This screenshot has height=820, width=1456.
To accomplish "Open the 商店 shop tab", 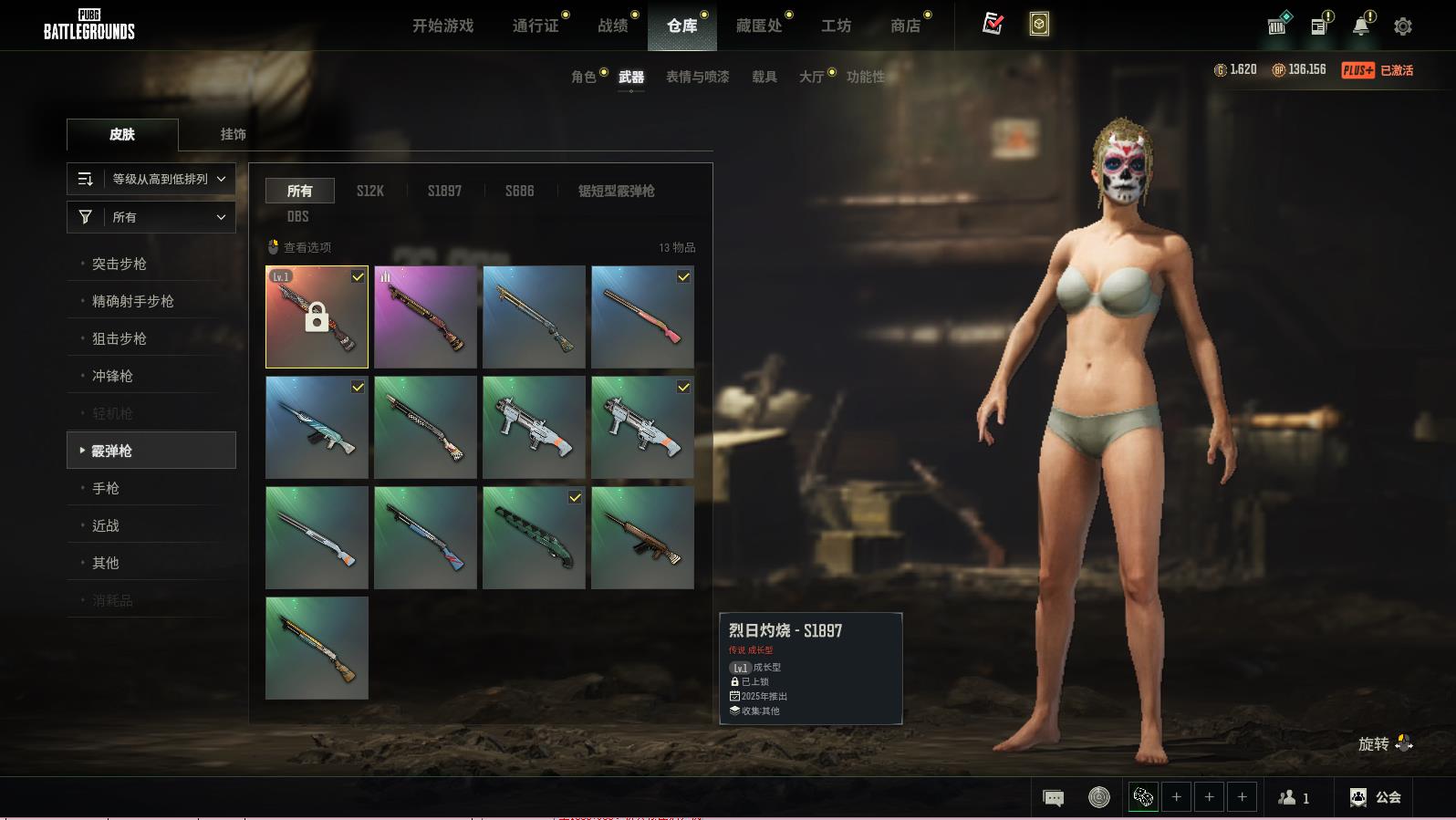I will pyautogui.click(x=905, y=26).
